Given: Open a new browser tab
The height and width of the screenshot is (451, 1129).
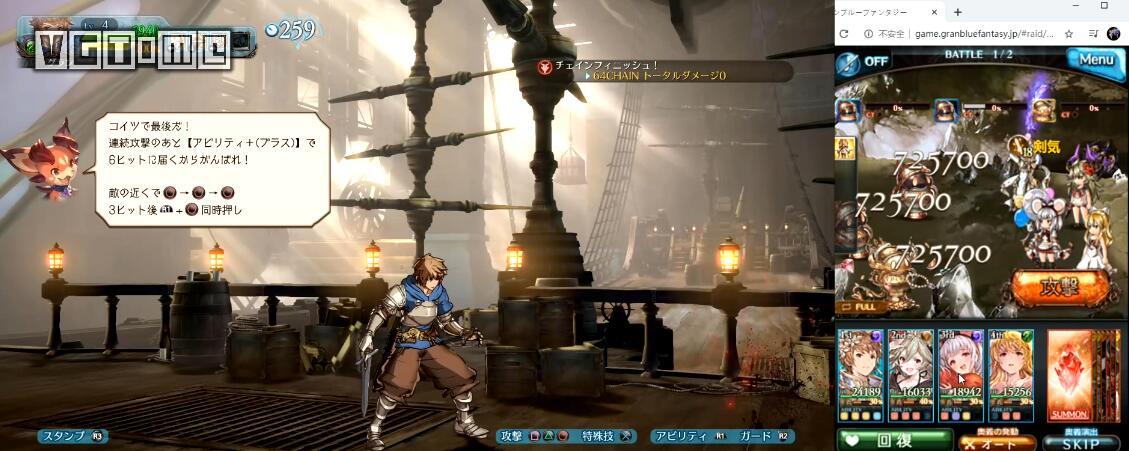Looking at the screenshot, I should [x=957, y=12].
